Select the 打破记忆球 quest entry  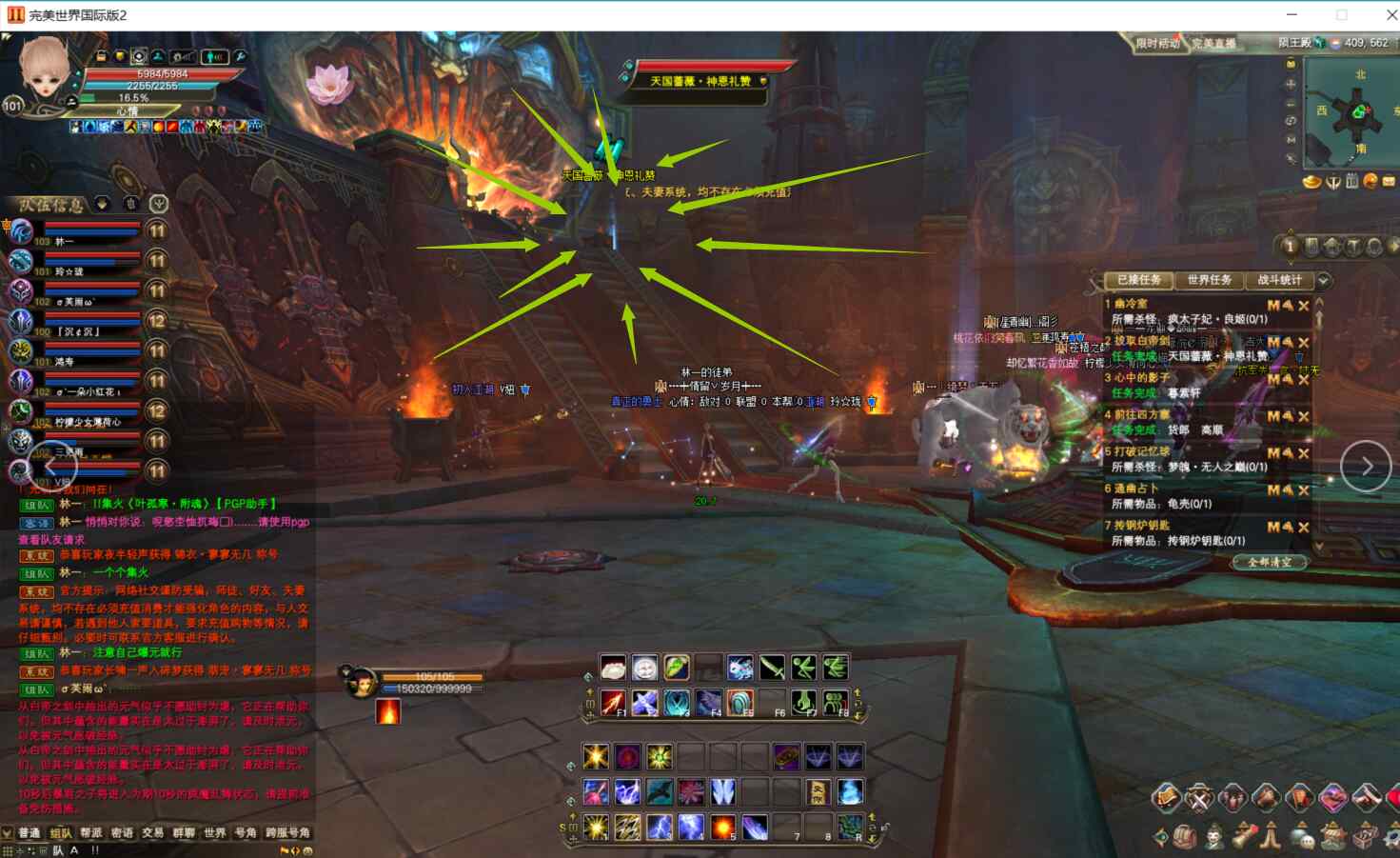(1137, 451)
